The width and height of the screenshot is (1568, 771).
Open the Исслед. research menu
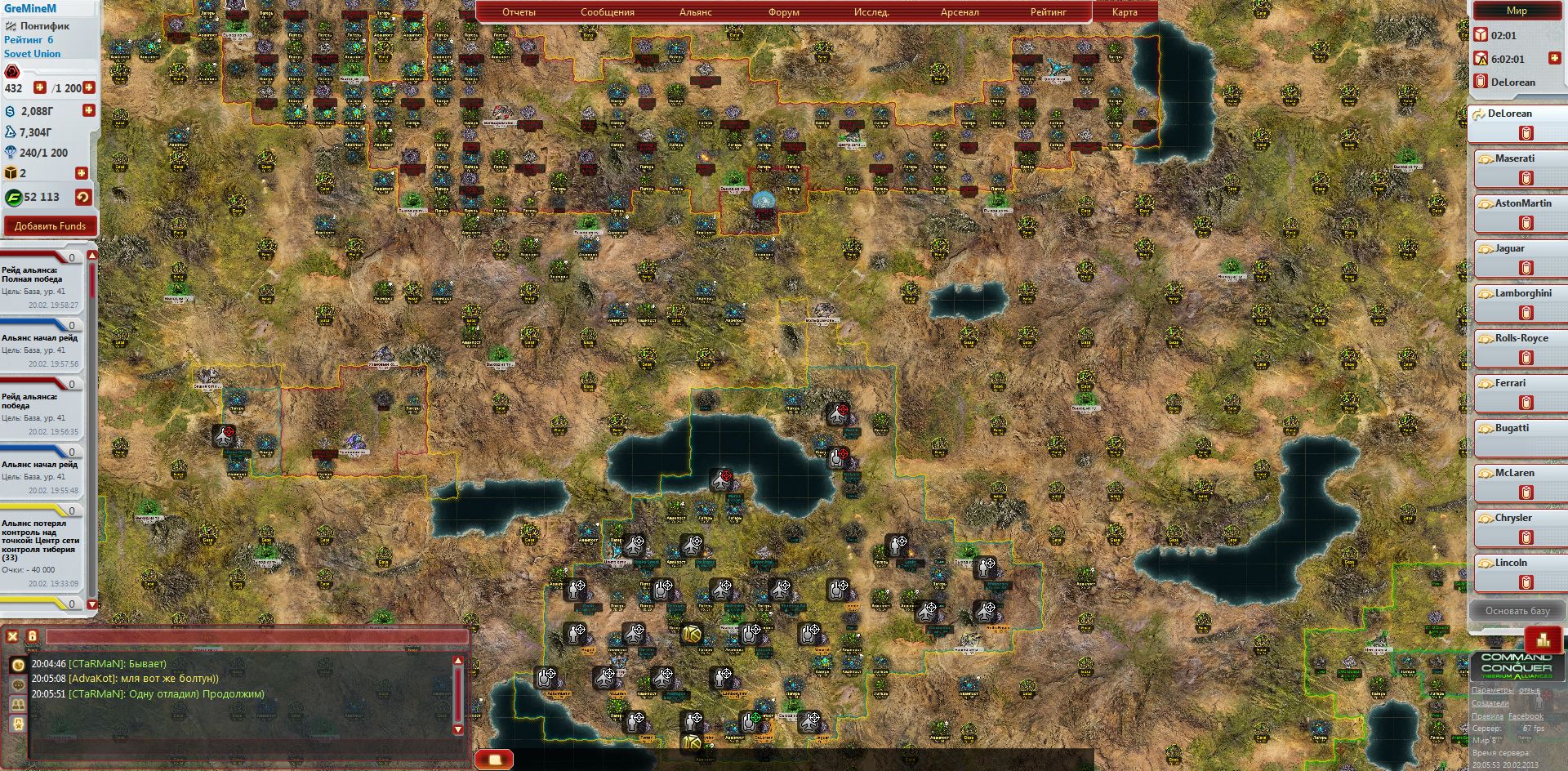point(871,12)
